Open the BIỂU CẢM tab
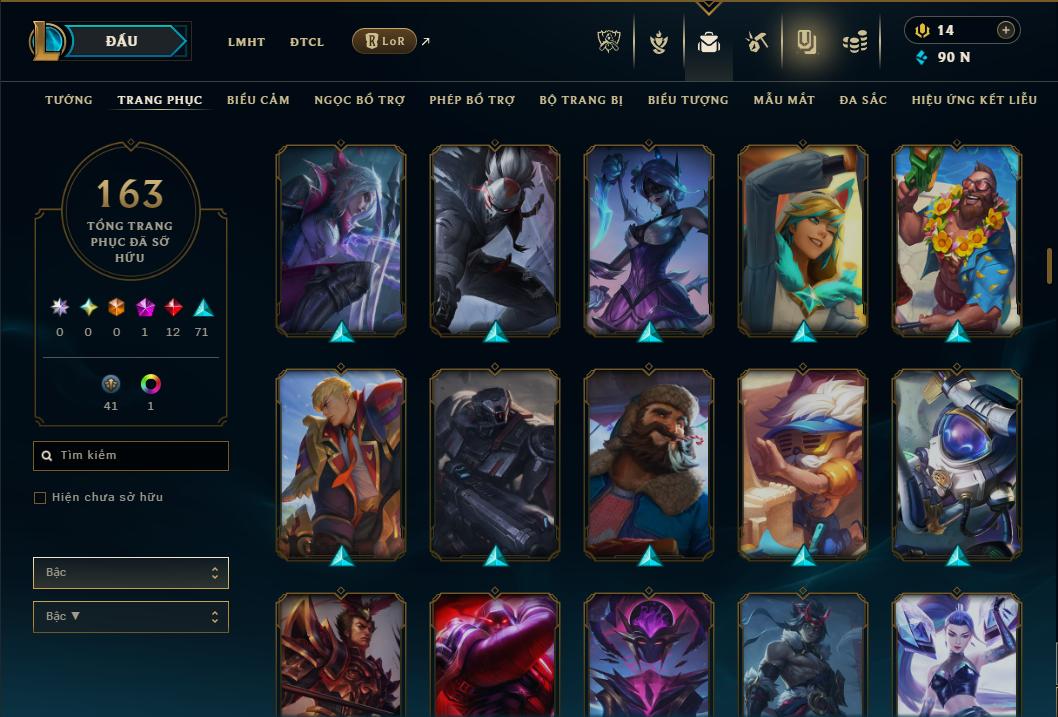The height and width of the screenshot is (717, 1058). [x=258, y=100]
